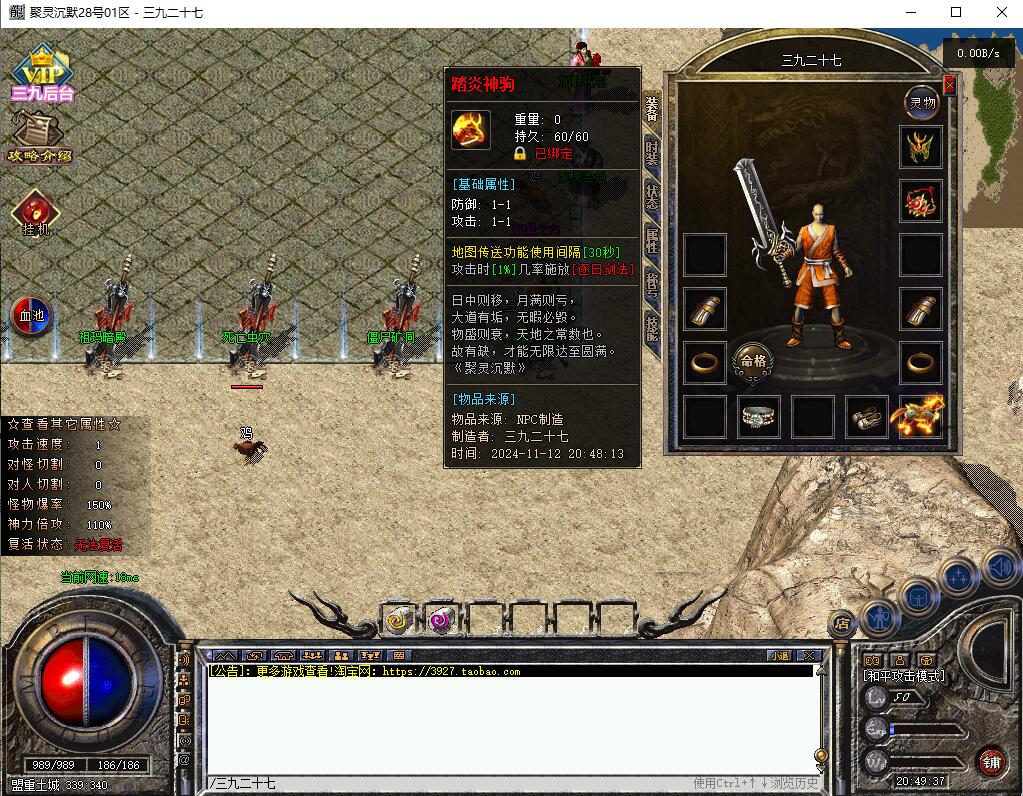Image resolution: width=1023 pixels, height=796 pixels.
Task: Open the 命格 destiny button
Action: [752, 361]
